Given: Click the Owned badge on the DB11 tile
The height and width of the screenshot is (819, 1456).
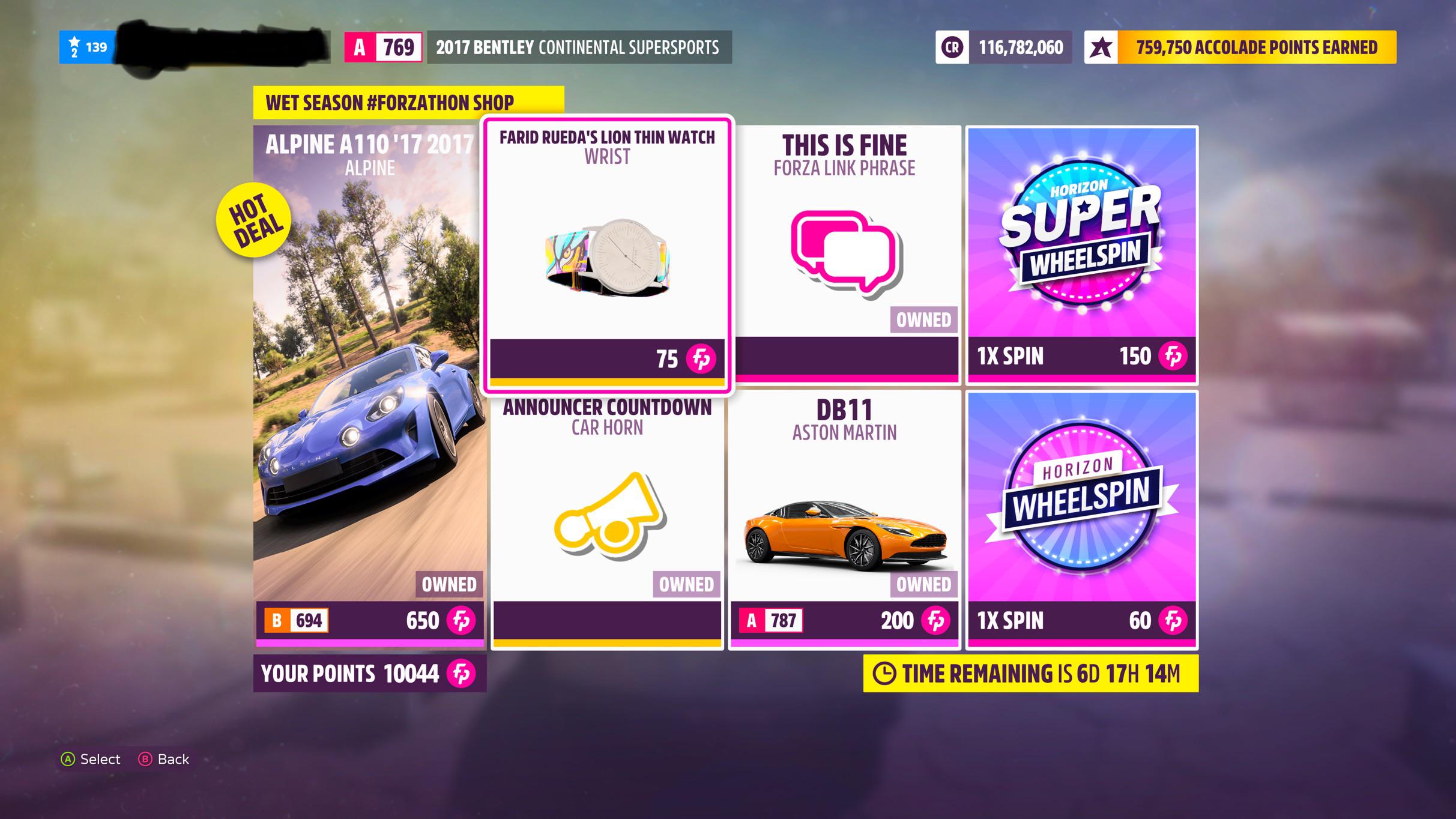Looking at the screenshot, I should [925, 584].
